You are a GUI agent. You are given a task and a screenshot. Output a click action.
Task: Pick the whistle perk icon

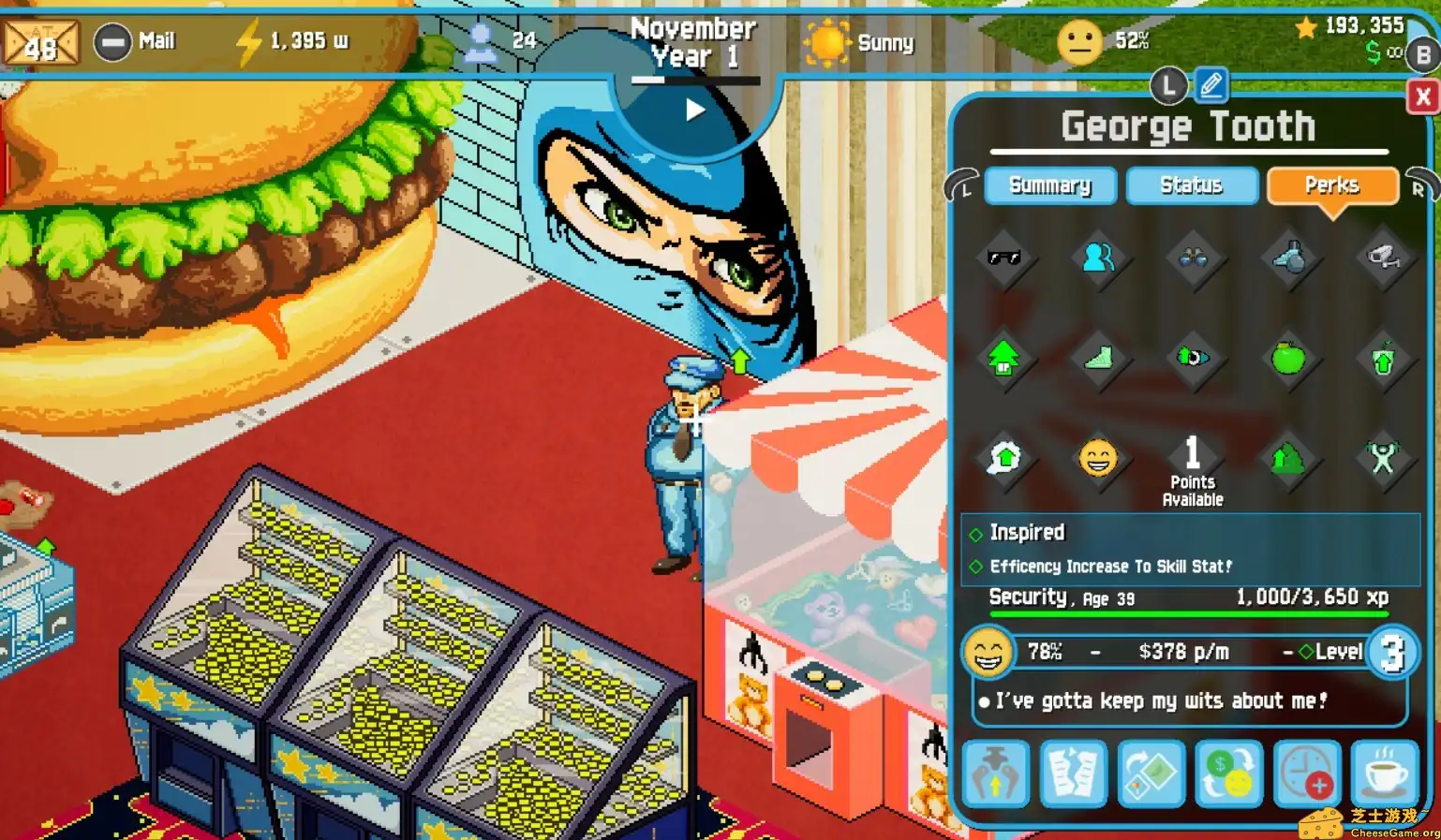pyautogui.click(x=1290, y=258)
